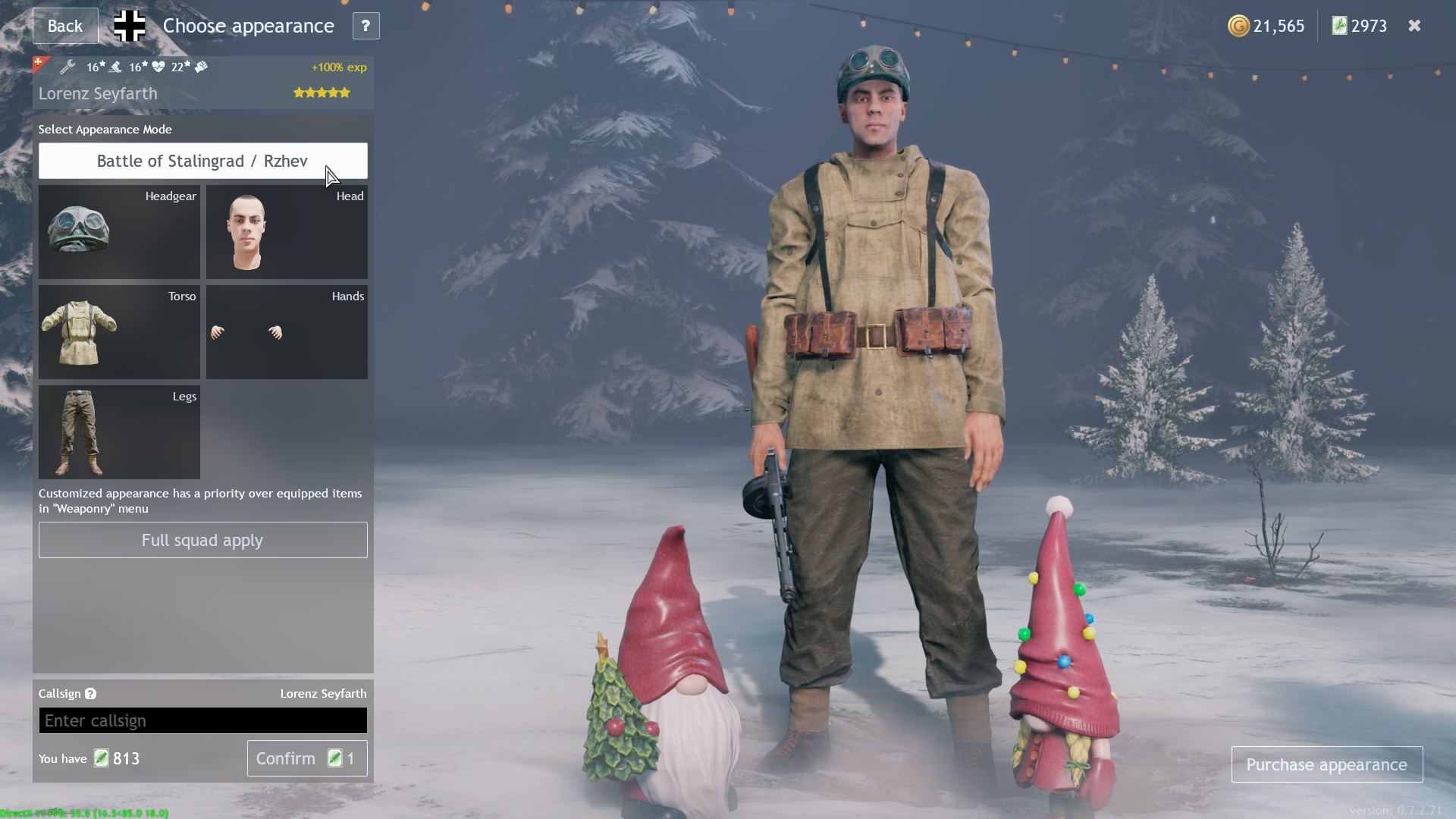
Task: Close the appearance screen with the X
Action: (1414, 26)
